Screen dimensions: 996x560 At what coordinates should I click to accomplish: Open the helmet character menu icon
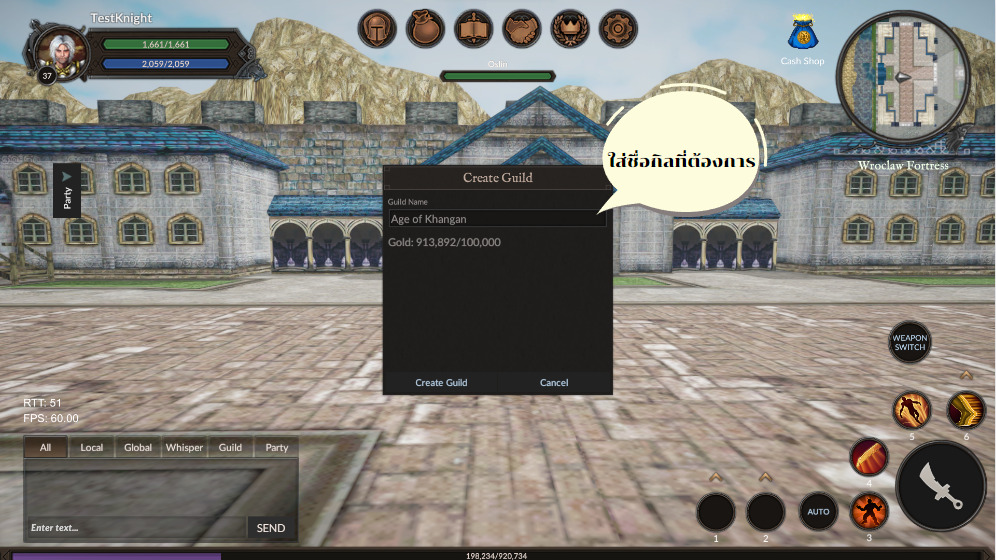point(378,29)
